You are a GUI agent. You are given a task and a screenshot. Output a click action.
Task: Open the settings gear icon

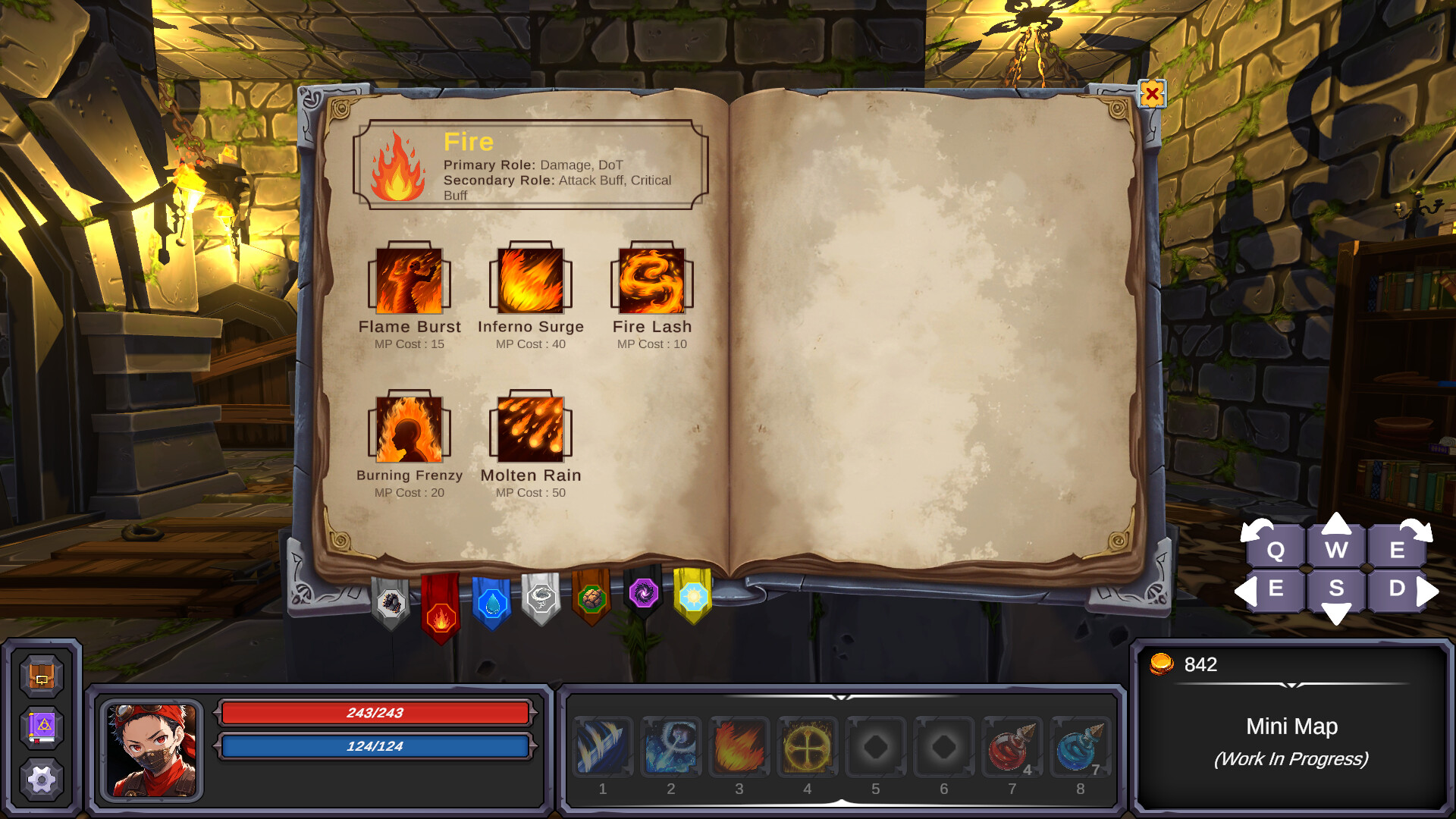tap(42, 777)
